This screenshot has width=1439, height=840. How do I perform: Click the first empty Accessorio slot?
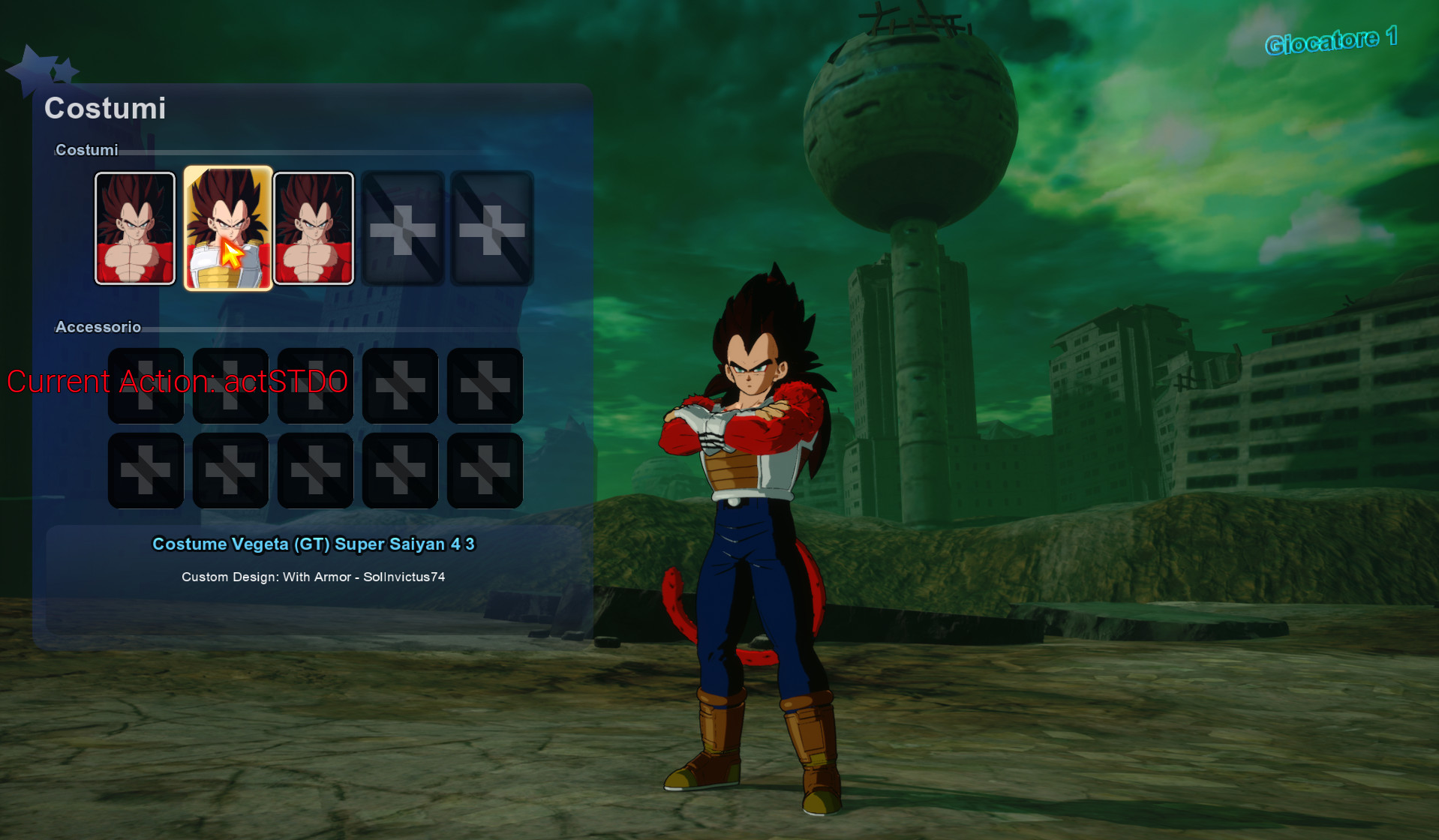[x=146, y=385]
